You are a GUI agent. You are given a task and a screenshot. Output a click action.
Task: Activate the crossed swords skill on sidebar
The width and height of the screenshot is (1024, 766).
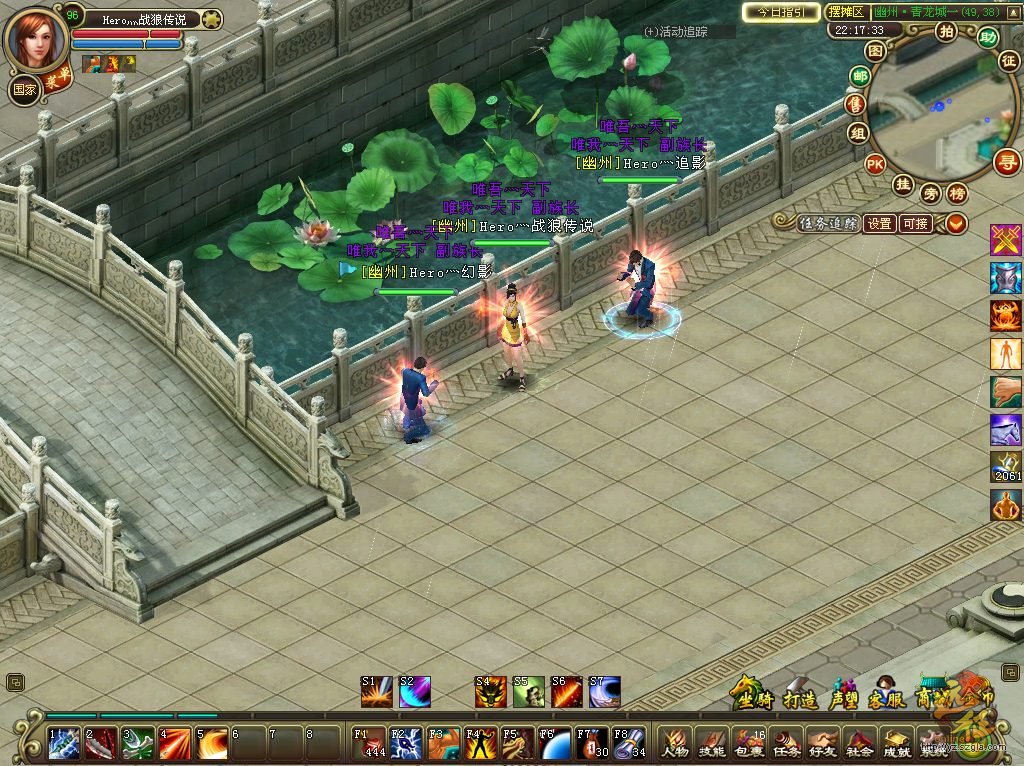pos(1005,240)
